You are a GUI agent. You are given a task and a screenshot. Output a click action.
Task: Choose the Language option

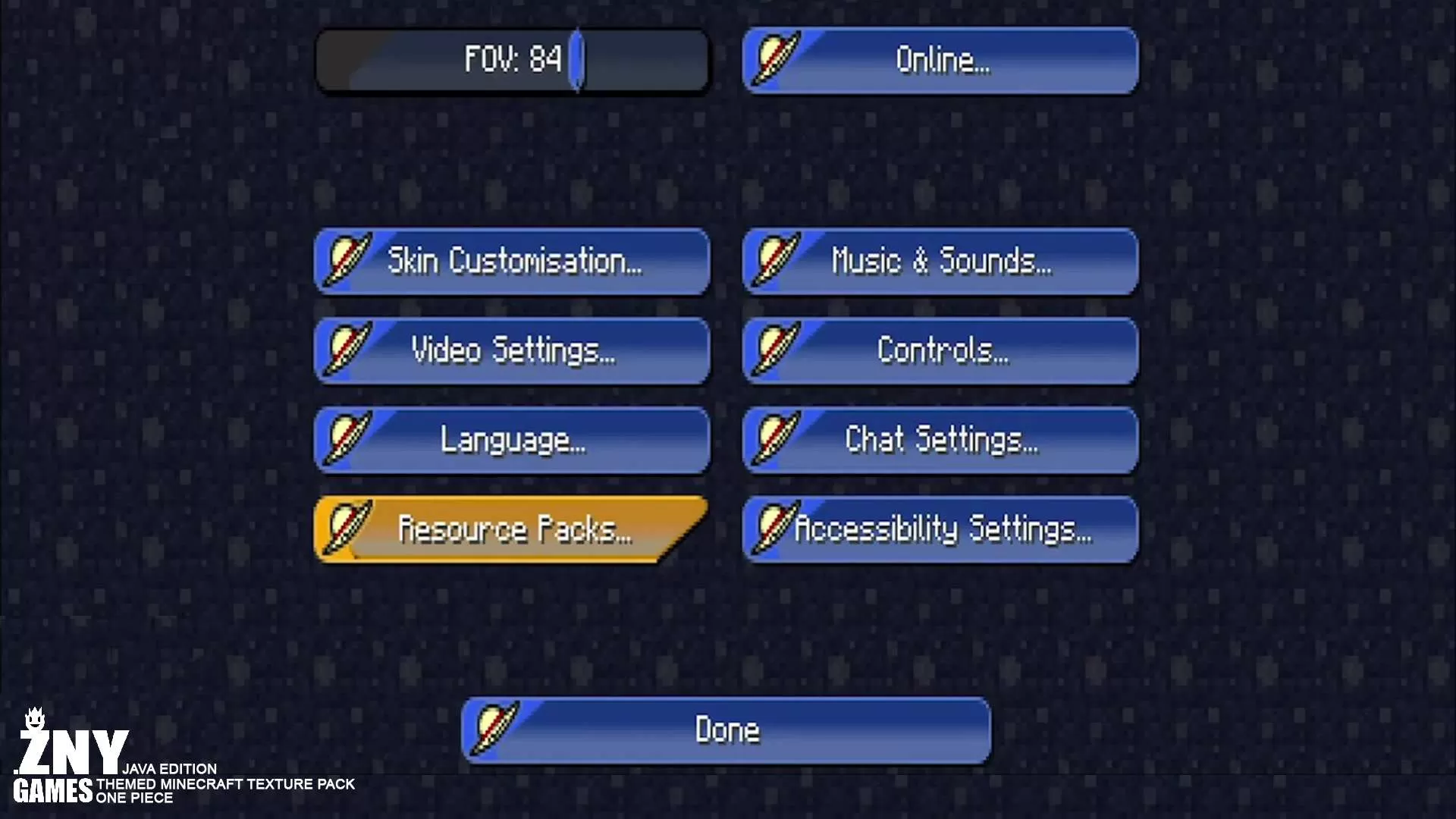pyautogui.click(x=513, y=440)
